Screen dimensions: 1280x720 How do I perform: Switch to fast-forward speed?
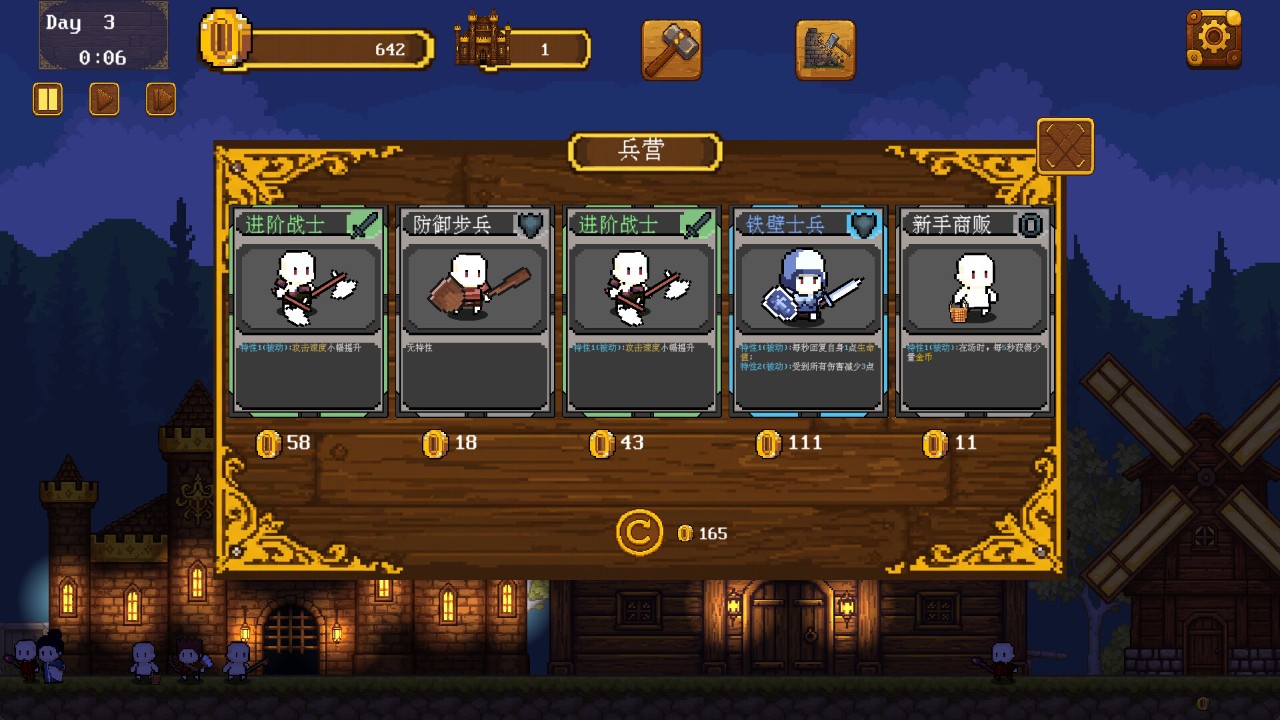[x=161, y=99]
